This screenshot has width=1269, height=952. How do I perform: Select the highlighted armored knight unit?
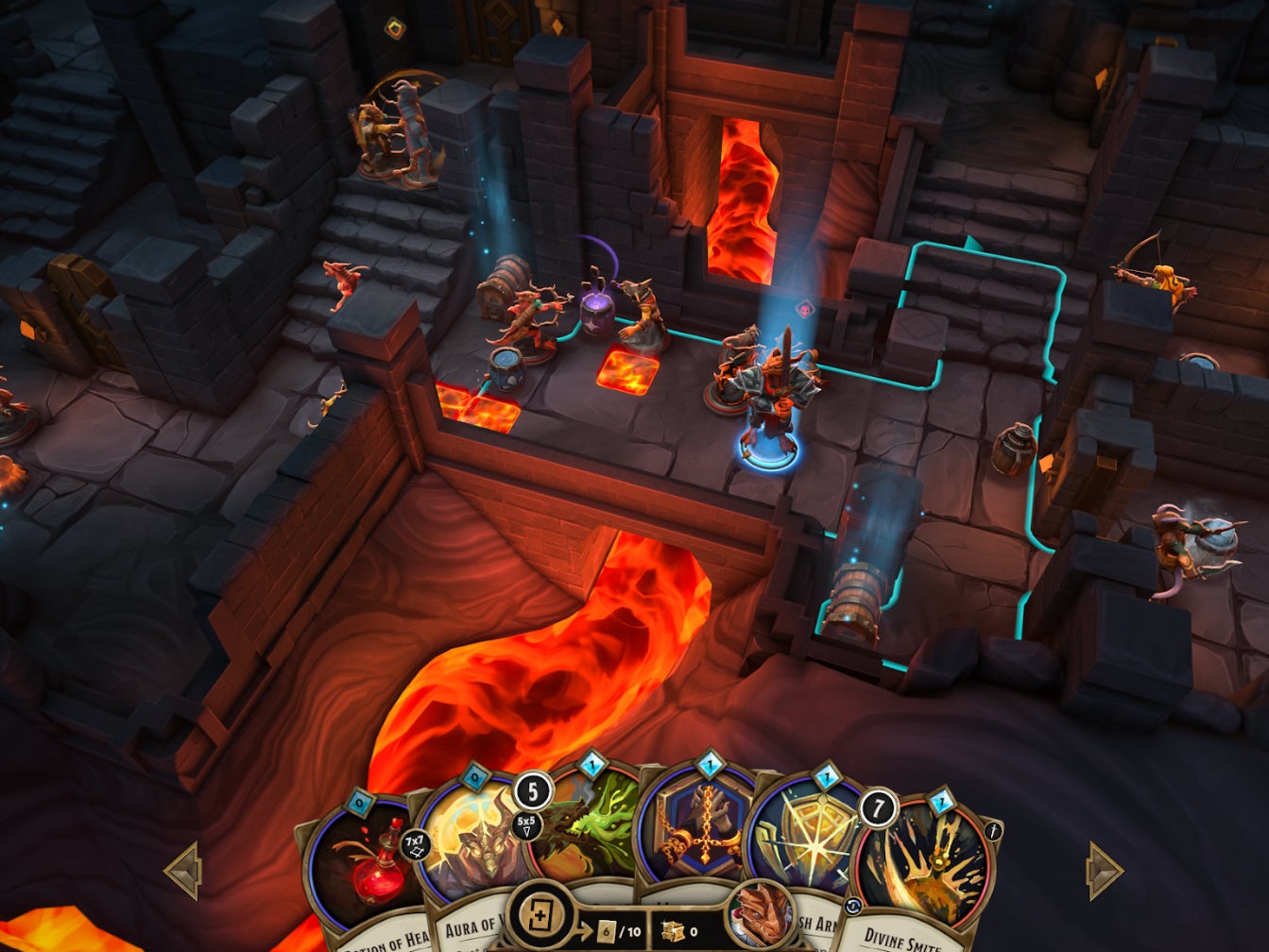[x=770, y=397]
